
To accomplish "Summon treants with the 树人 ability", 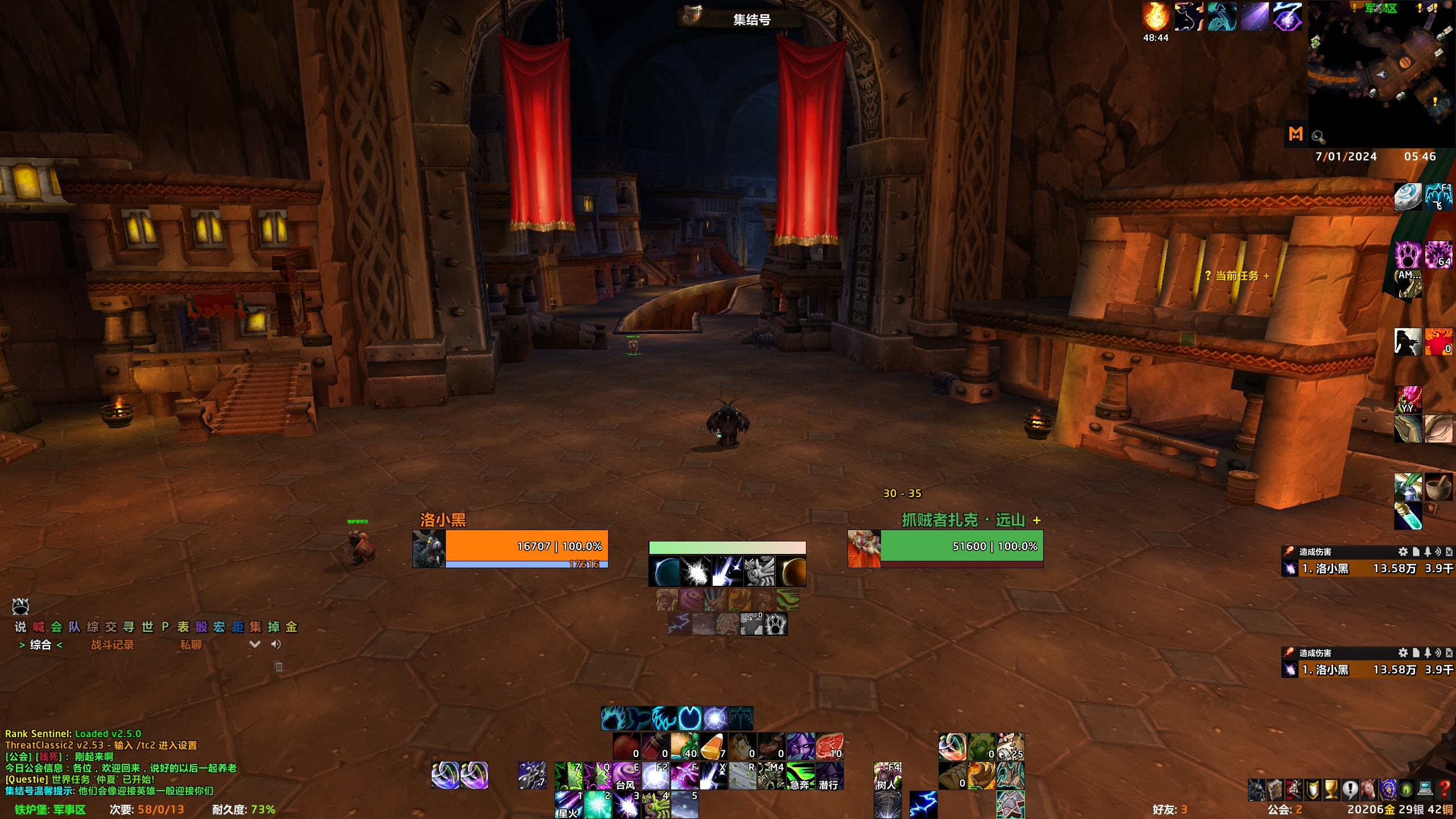I will 887,776.
